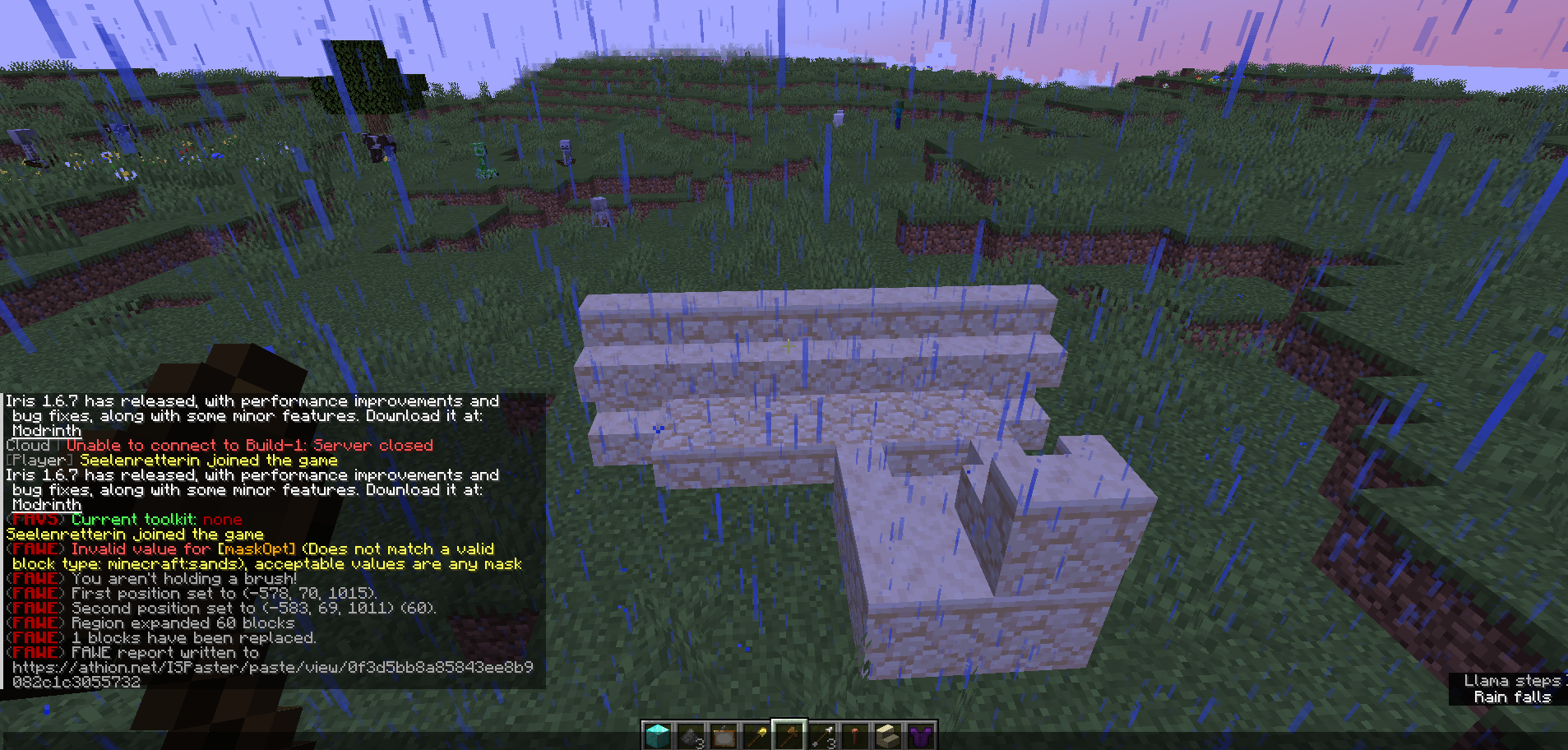Image resolution: width=1568 pixels, height=750 pixels.
Task: Select the gunpowder stack in the hotbar
Action: 690,736
